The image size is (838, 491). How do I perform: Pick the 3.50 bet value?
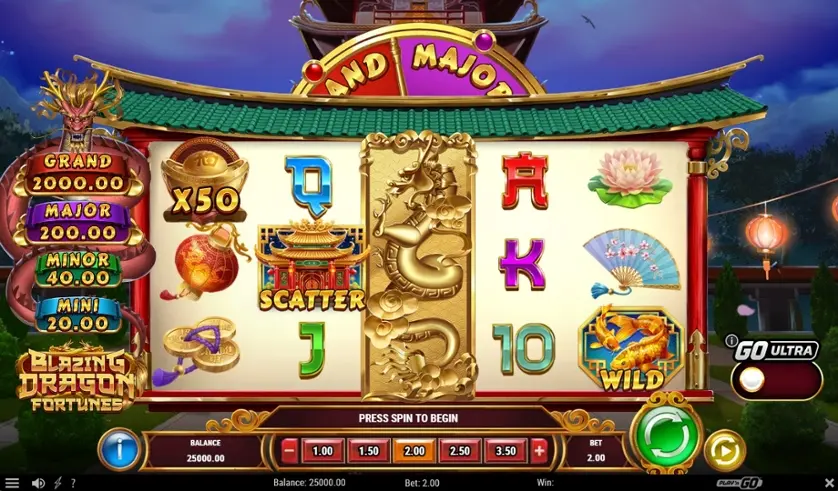point(505,450)
